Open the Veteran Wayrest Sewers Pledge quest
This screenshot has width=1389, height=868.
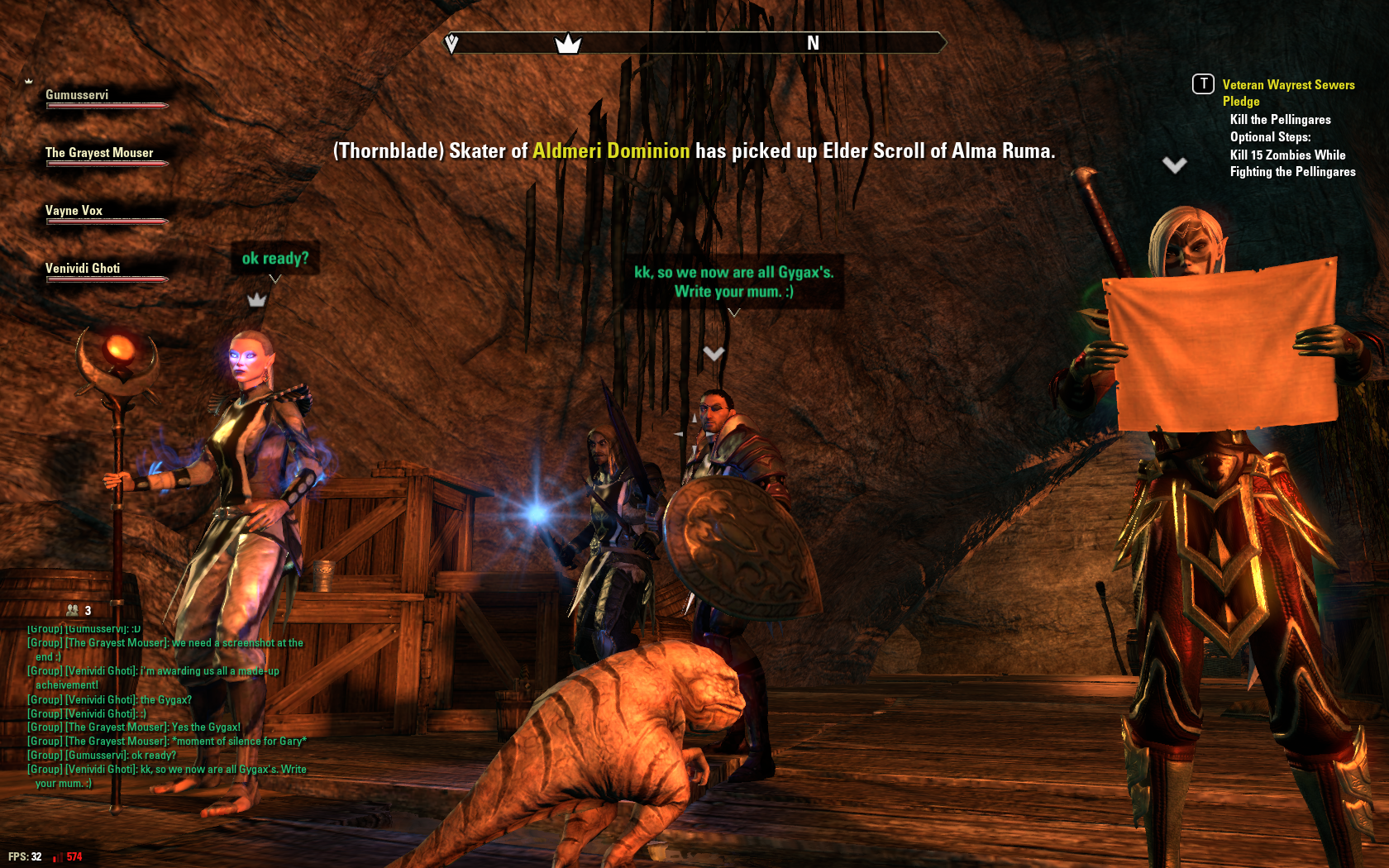click(1287, 93)
